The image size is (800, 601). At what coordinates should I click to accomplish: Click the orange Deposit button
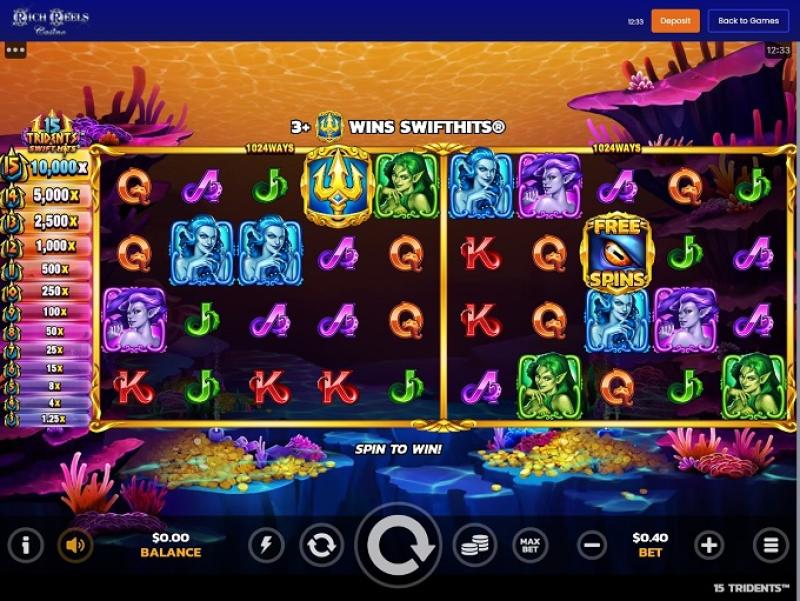tap(675, 20)
